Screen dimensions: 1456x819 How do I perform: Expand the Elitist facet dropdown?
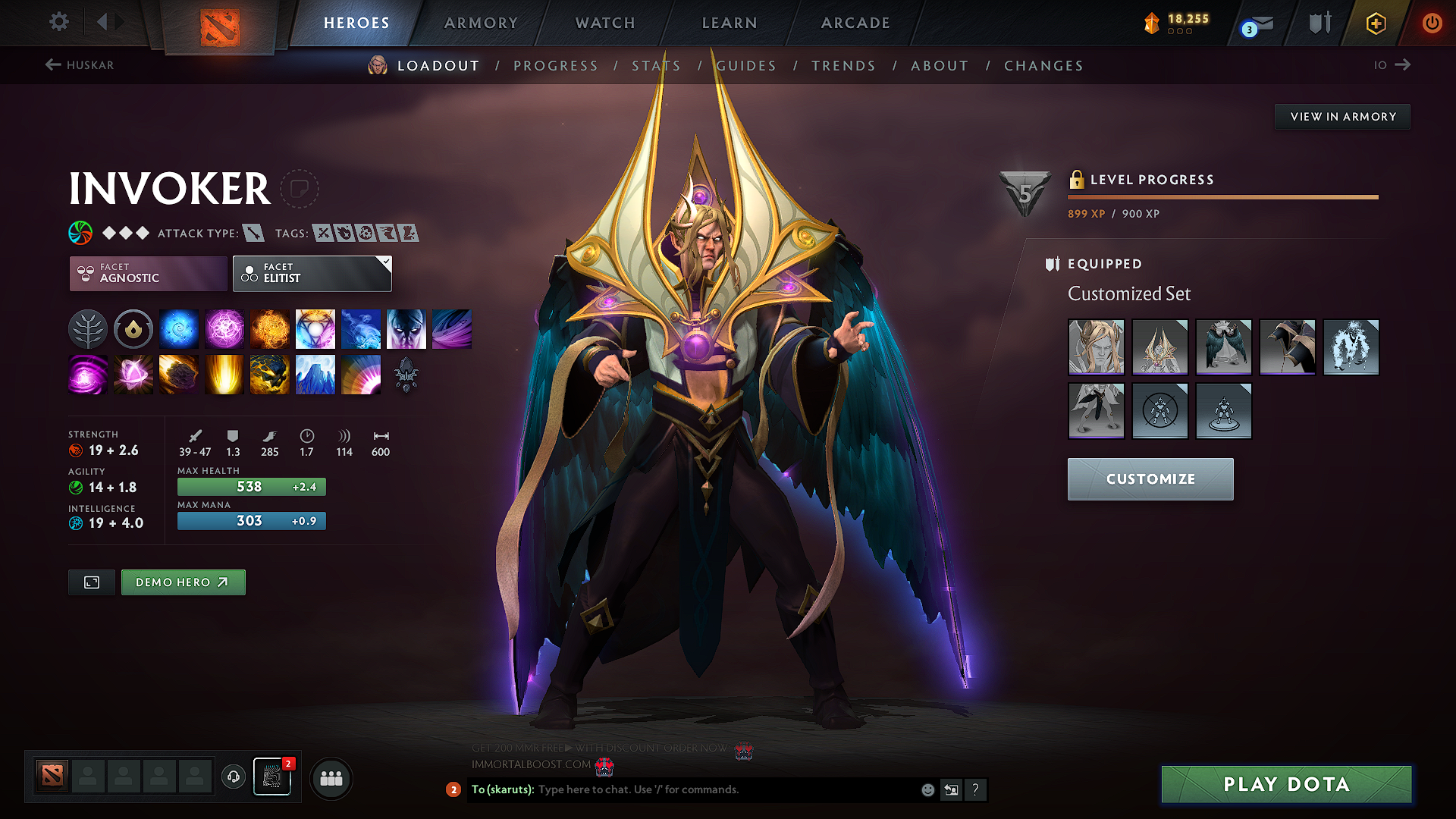point(386,262)
